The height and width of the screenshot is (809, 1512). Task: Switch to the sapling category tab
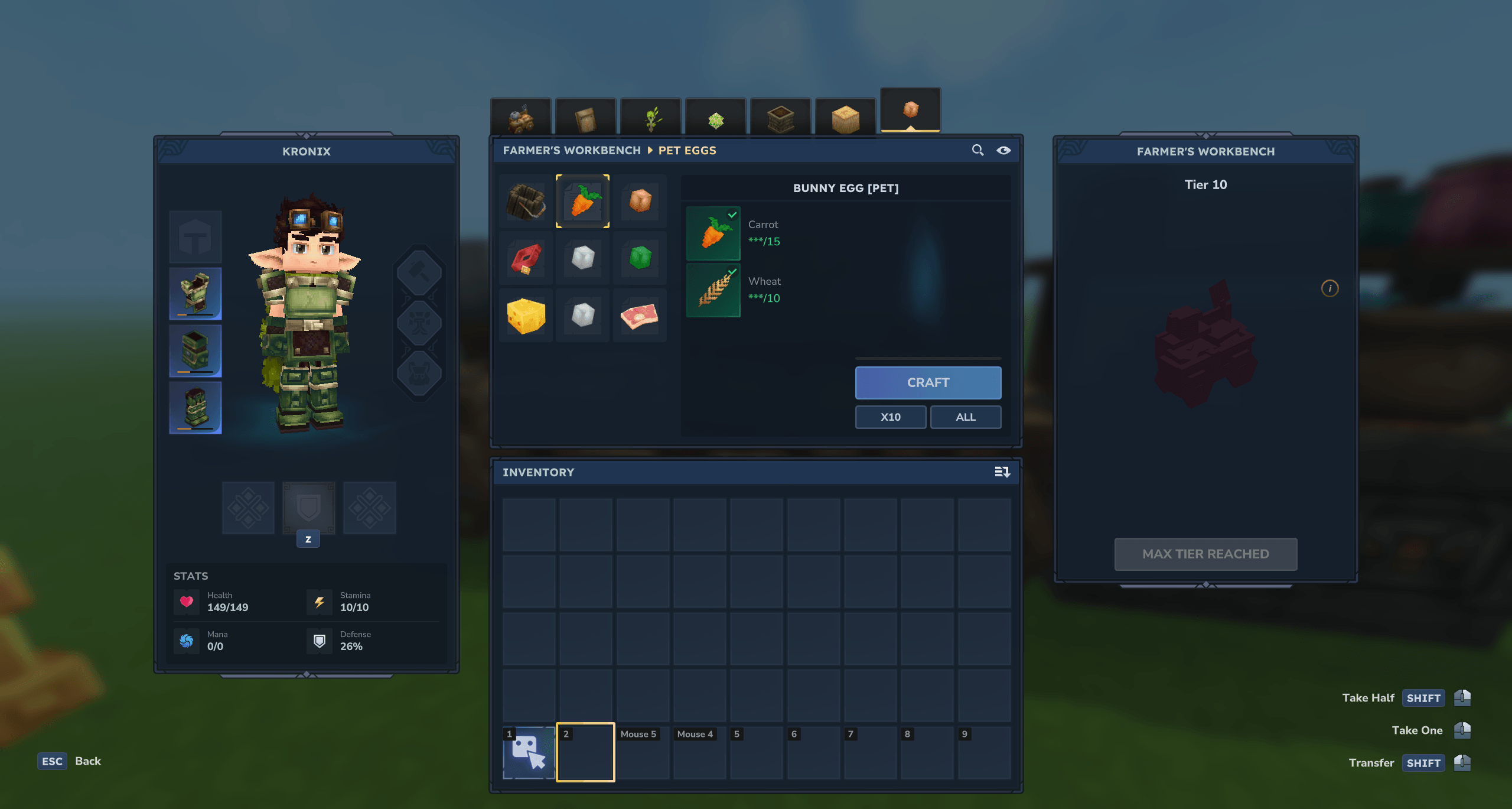[651, 118]
